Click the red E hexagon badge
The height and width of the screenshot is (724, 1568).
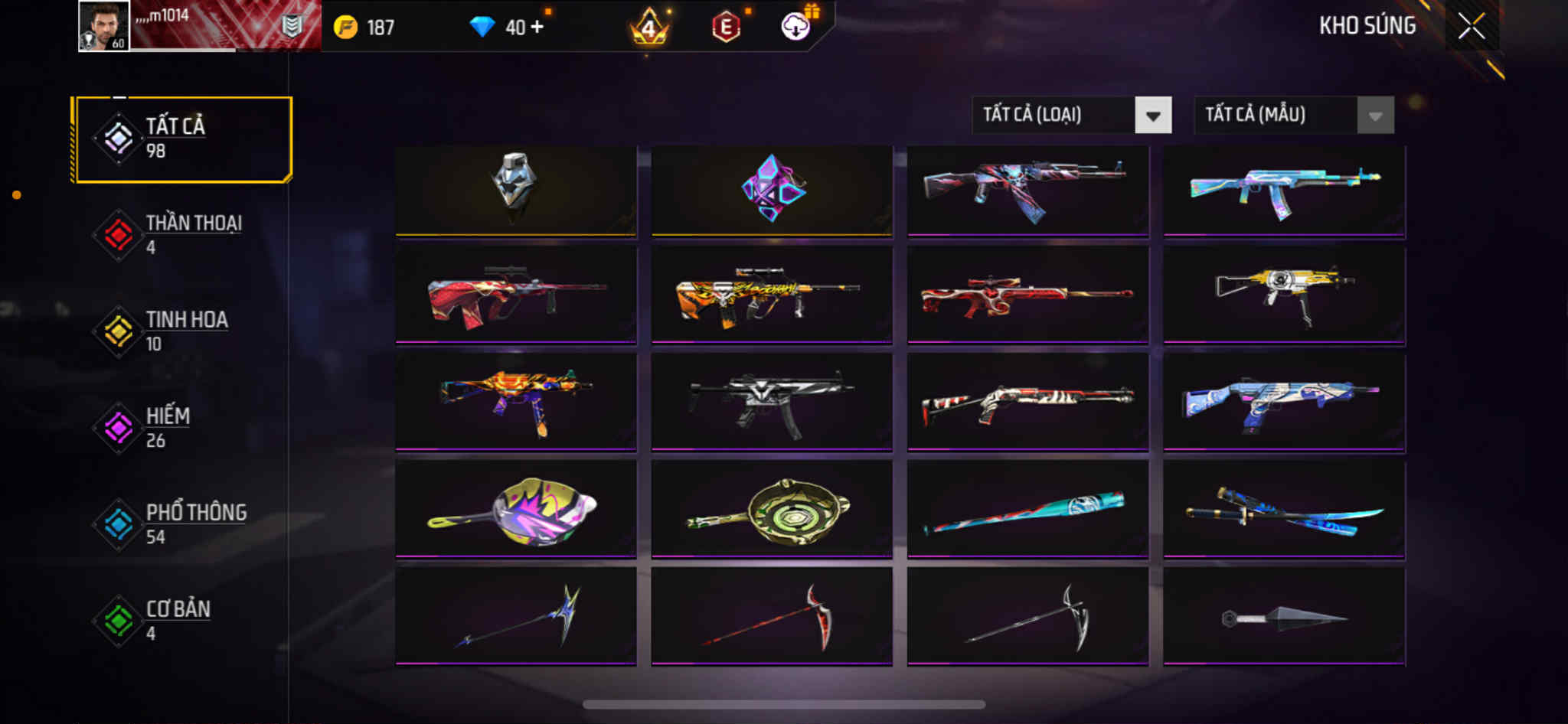click(x=726, y=28)
